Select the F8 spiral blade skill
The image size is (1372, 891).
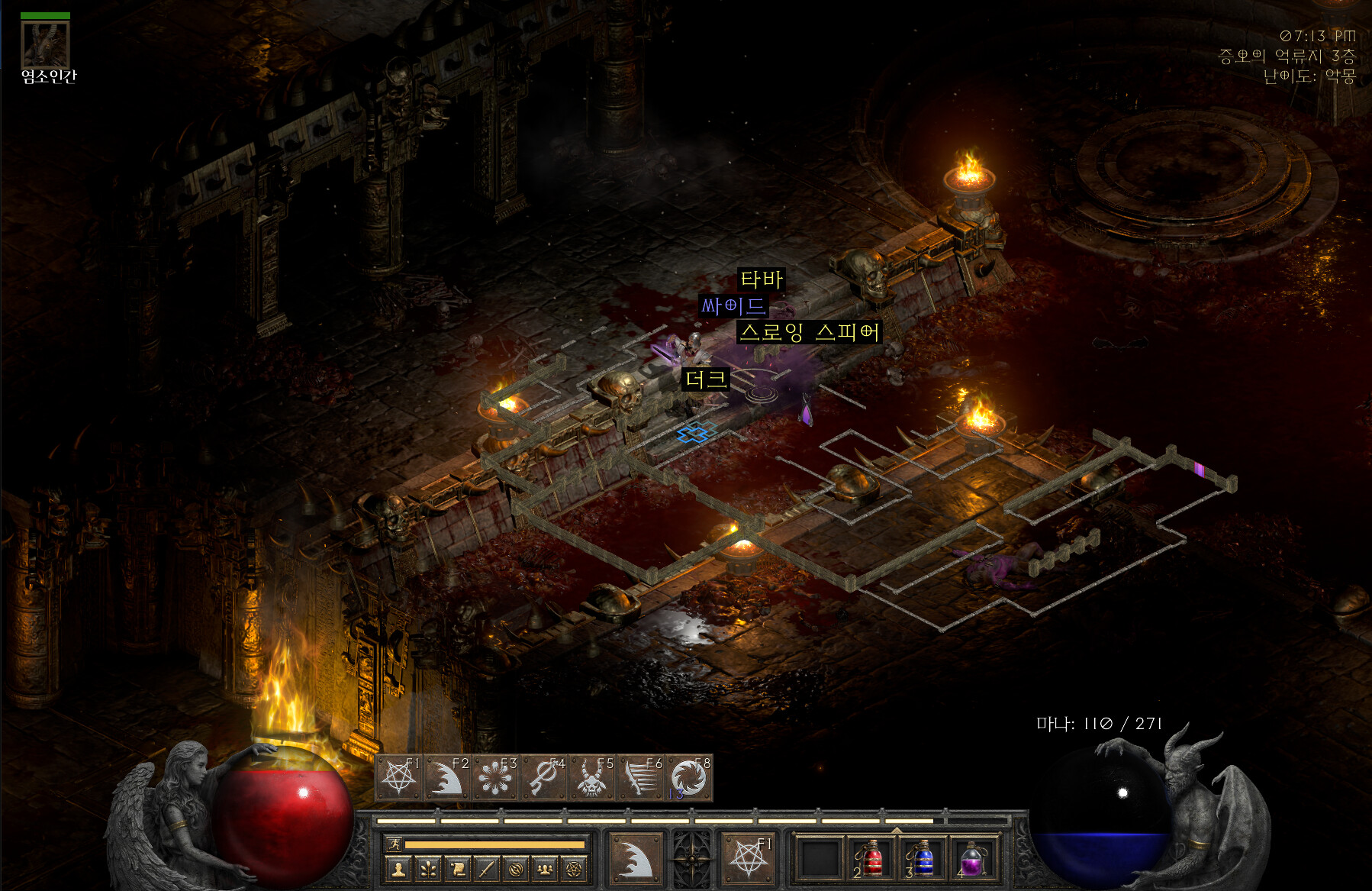pos(688,779)
